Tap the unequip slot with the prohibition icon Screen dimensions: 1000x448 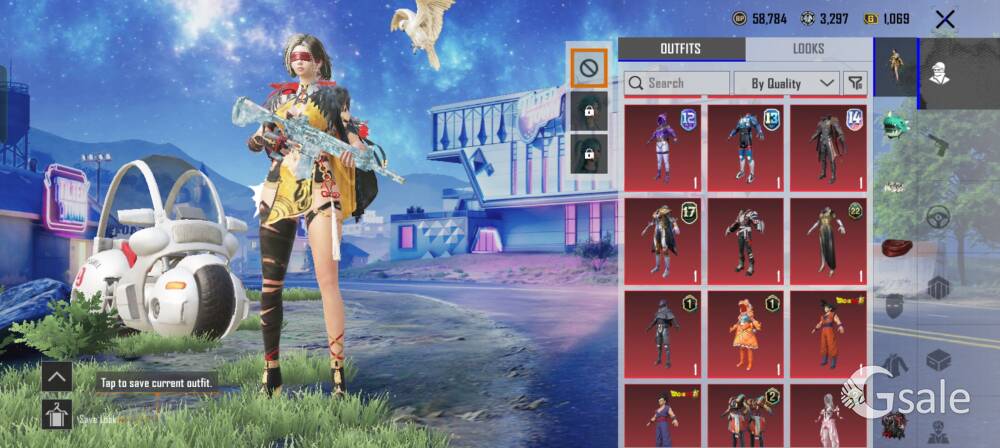pos(587,69)
